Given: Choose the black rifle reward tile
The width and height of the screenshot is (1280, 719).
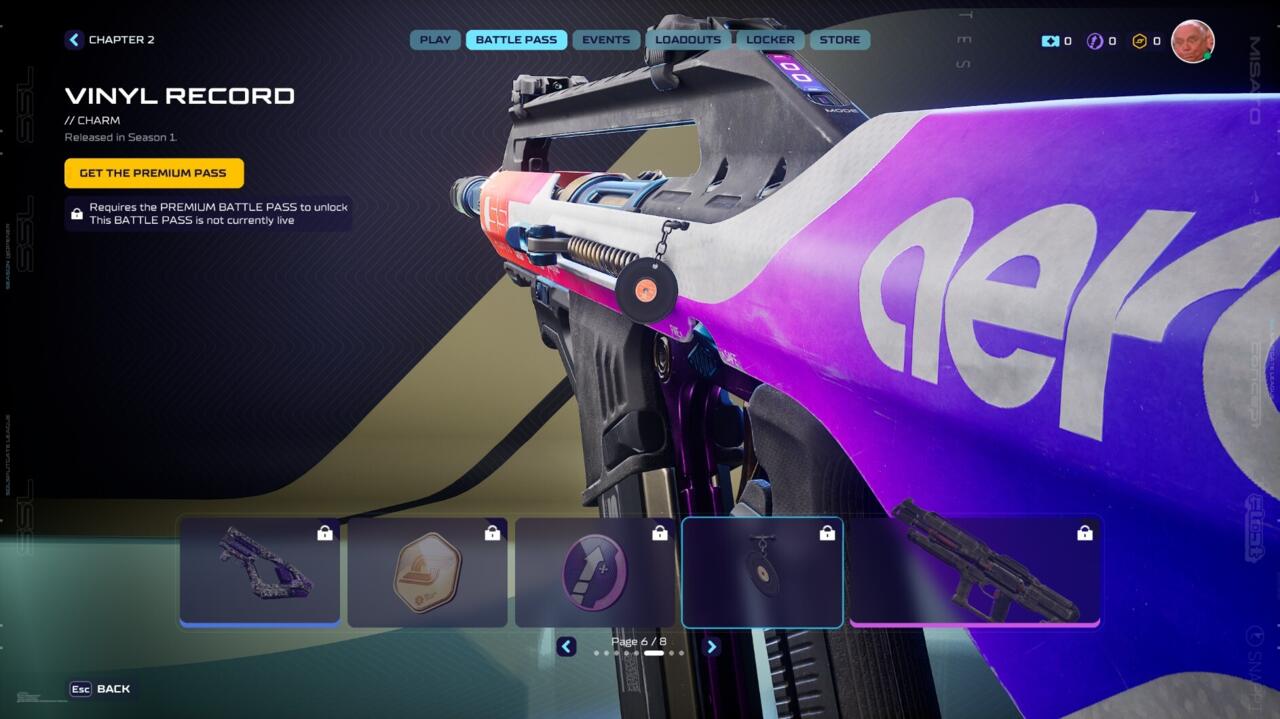Looking at the screenshot, I should [x=975, y=572].
